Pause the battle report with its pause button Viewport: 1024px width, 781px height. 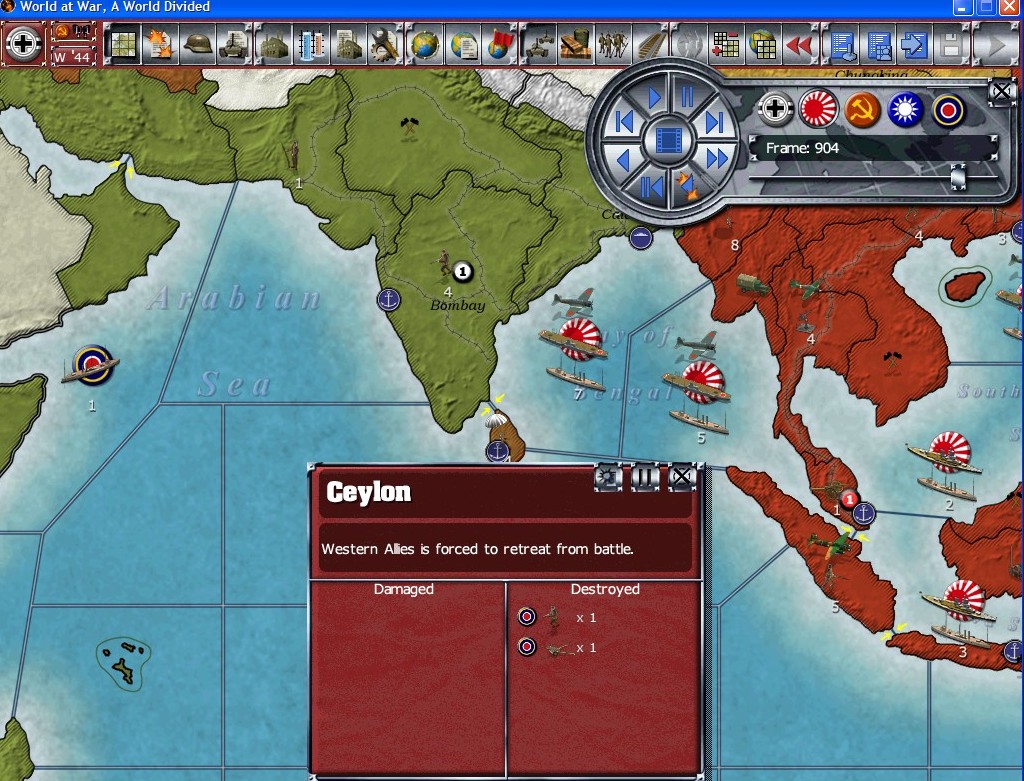(x=646, y=478)
